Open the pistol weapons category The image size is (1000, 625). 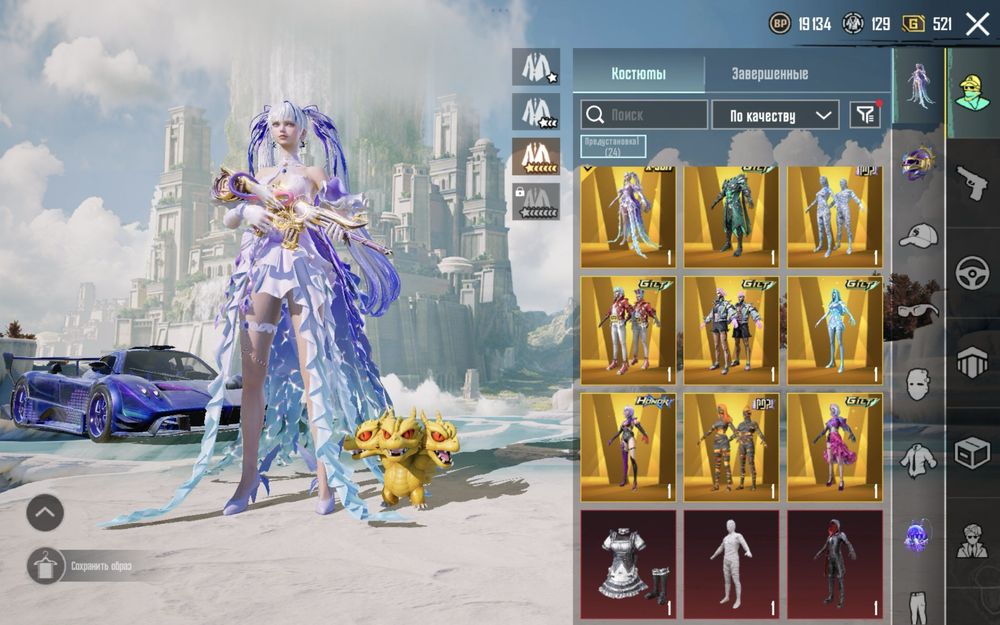click(x=971, y=184)
